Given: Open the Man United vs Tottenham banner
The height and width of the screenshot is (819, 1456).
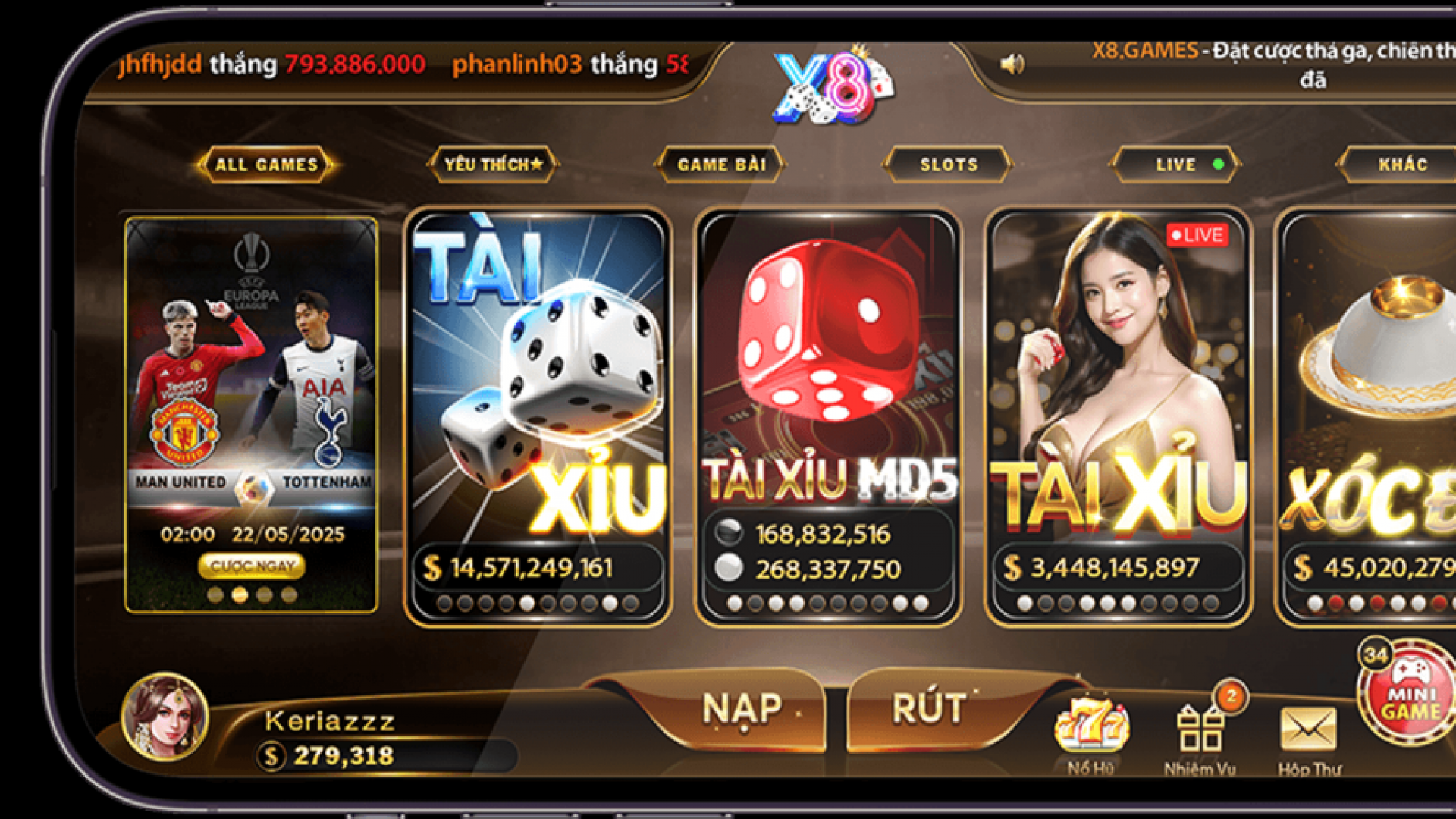Looking at the screenshot, I should tap(251, 379).
